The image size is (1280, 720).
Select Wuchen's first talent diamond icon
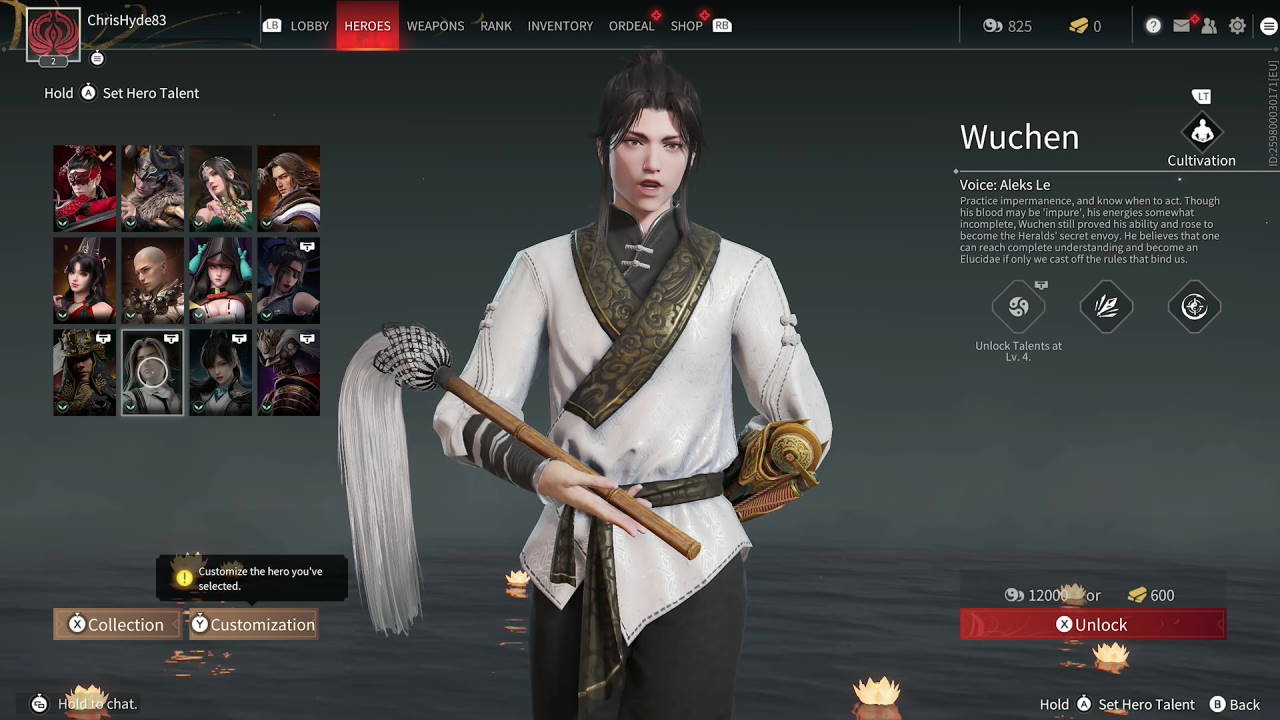tap(1018, 307)
